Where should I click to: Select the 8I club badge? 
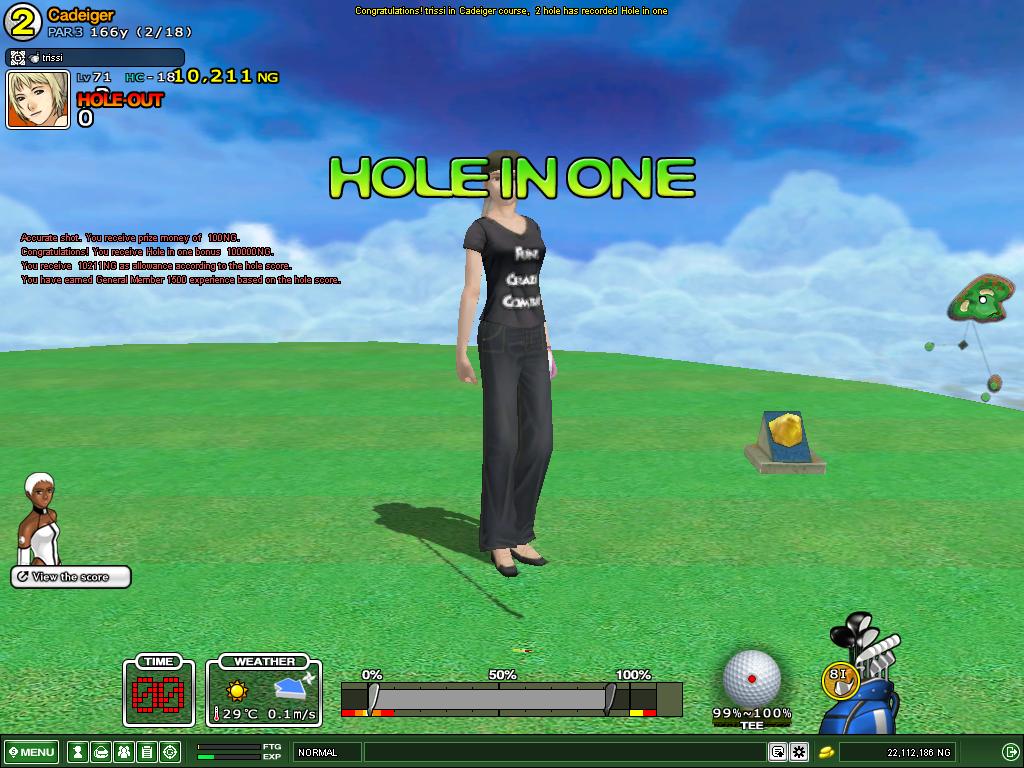pos(838,679)
